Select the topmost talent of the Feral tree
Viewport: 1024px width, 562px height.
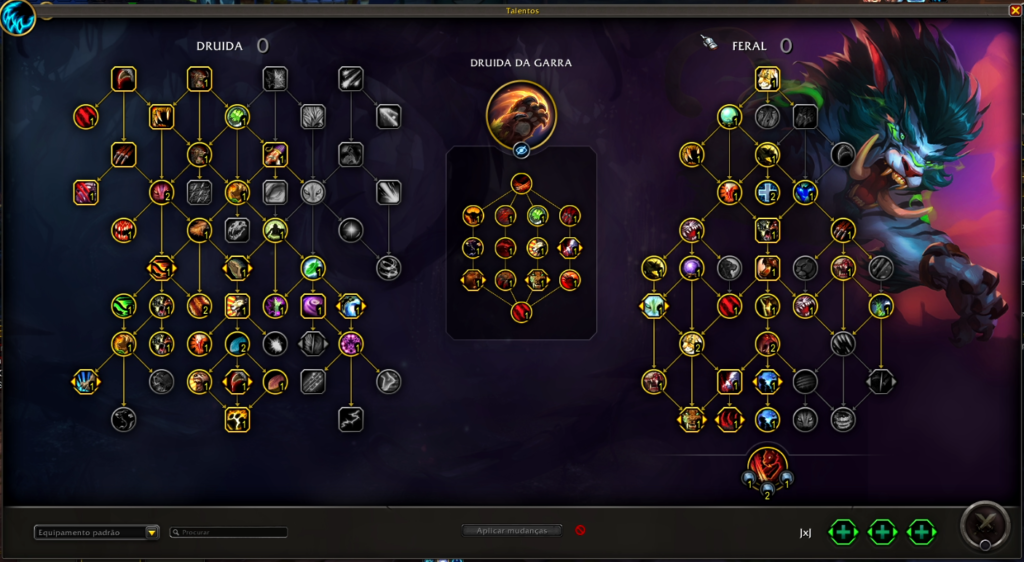[x=767, y=79]
